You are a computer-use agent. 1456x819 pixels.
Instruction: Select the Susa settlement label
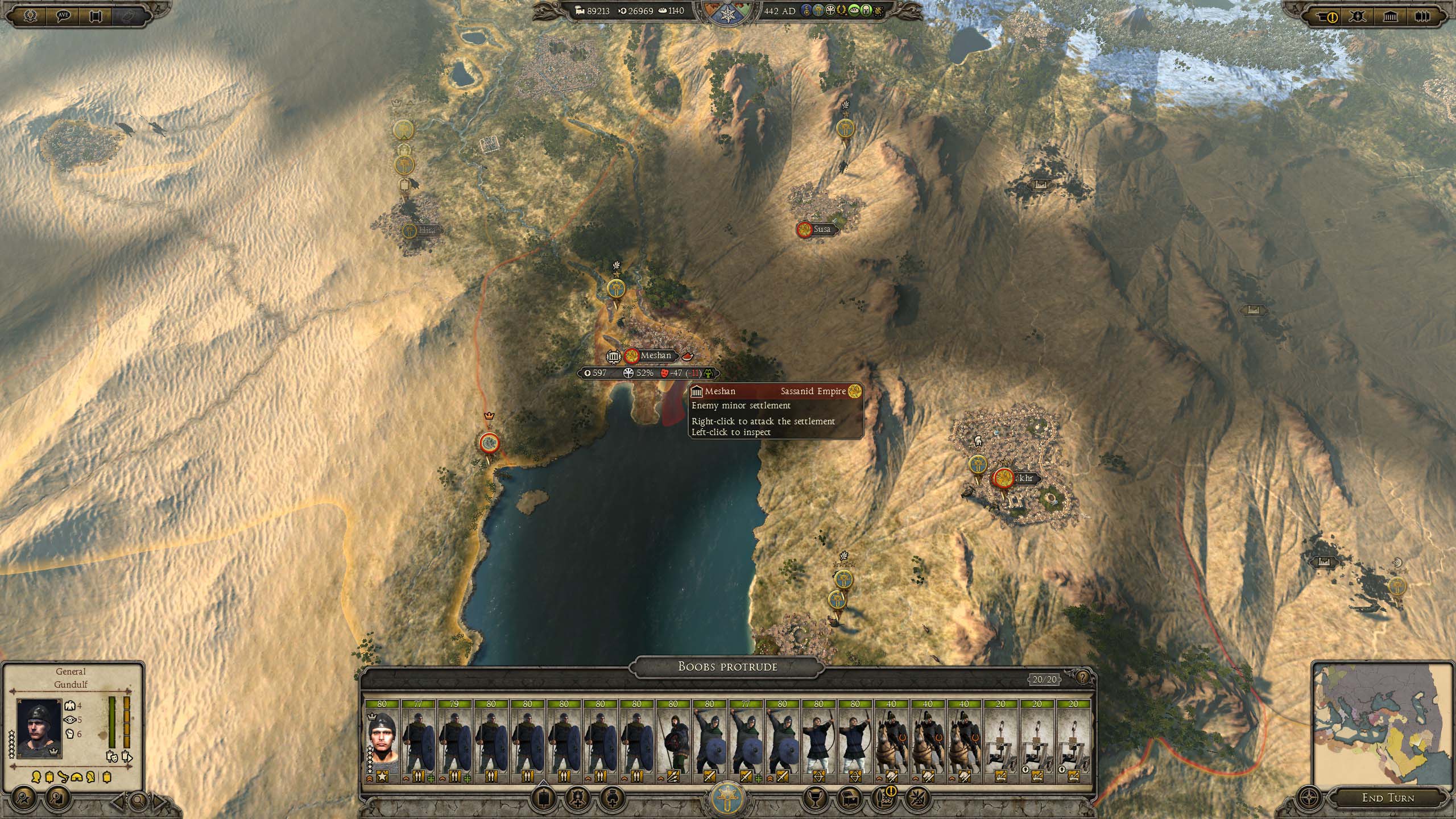(x=821, y=229)
